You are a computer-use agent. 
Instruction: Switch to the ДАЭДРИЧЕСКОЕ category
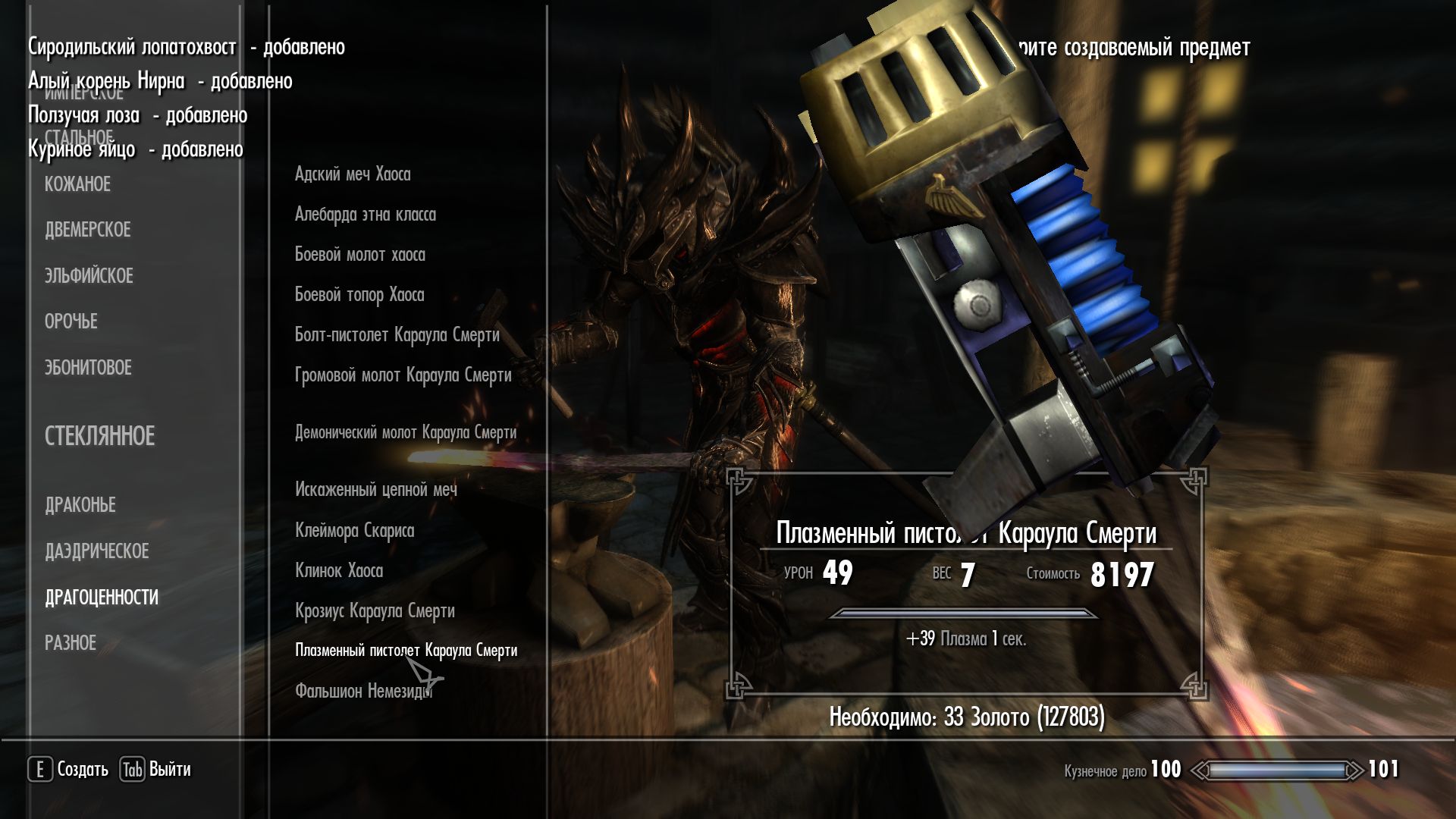coord(96,551)
